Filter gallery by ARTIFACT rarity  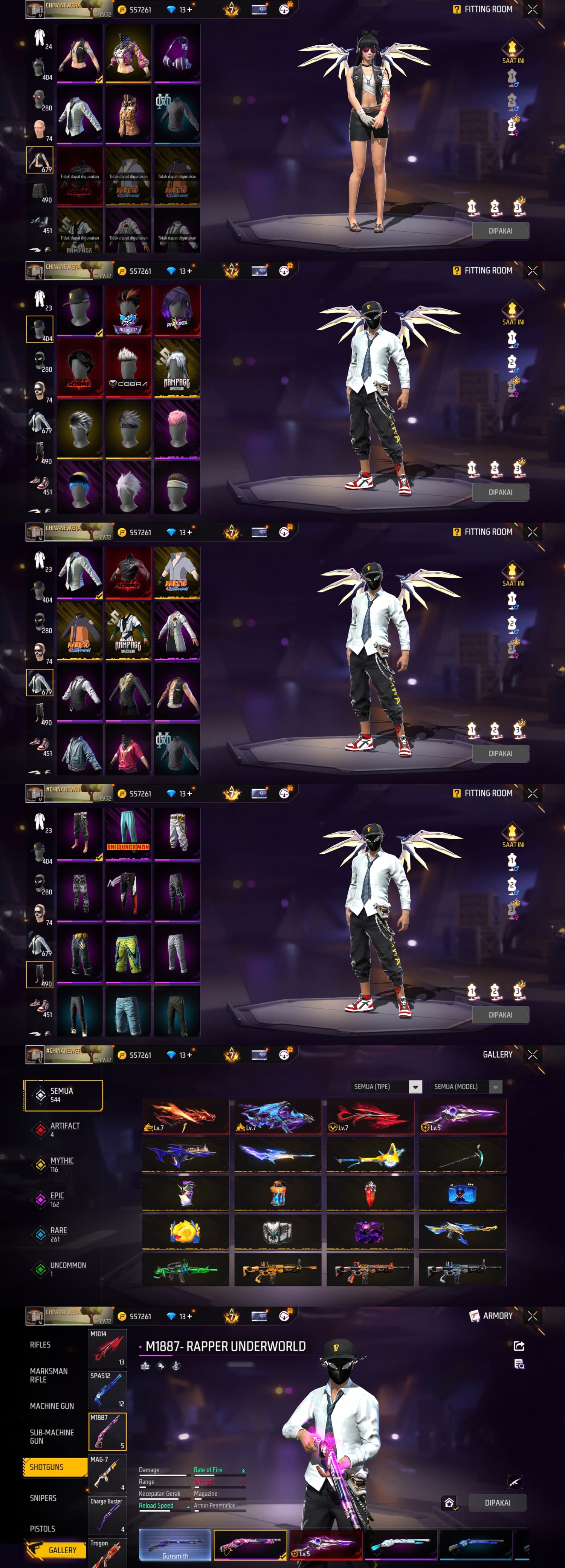coord(64,1129)
